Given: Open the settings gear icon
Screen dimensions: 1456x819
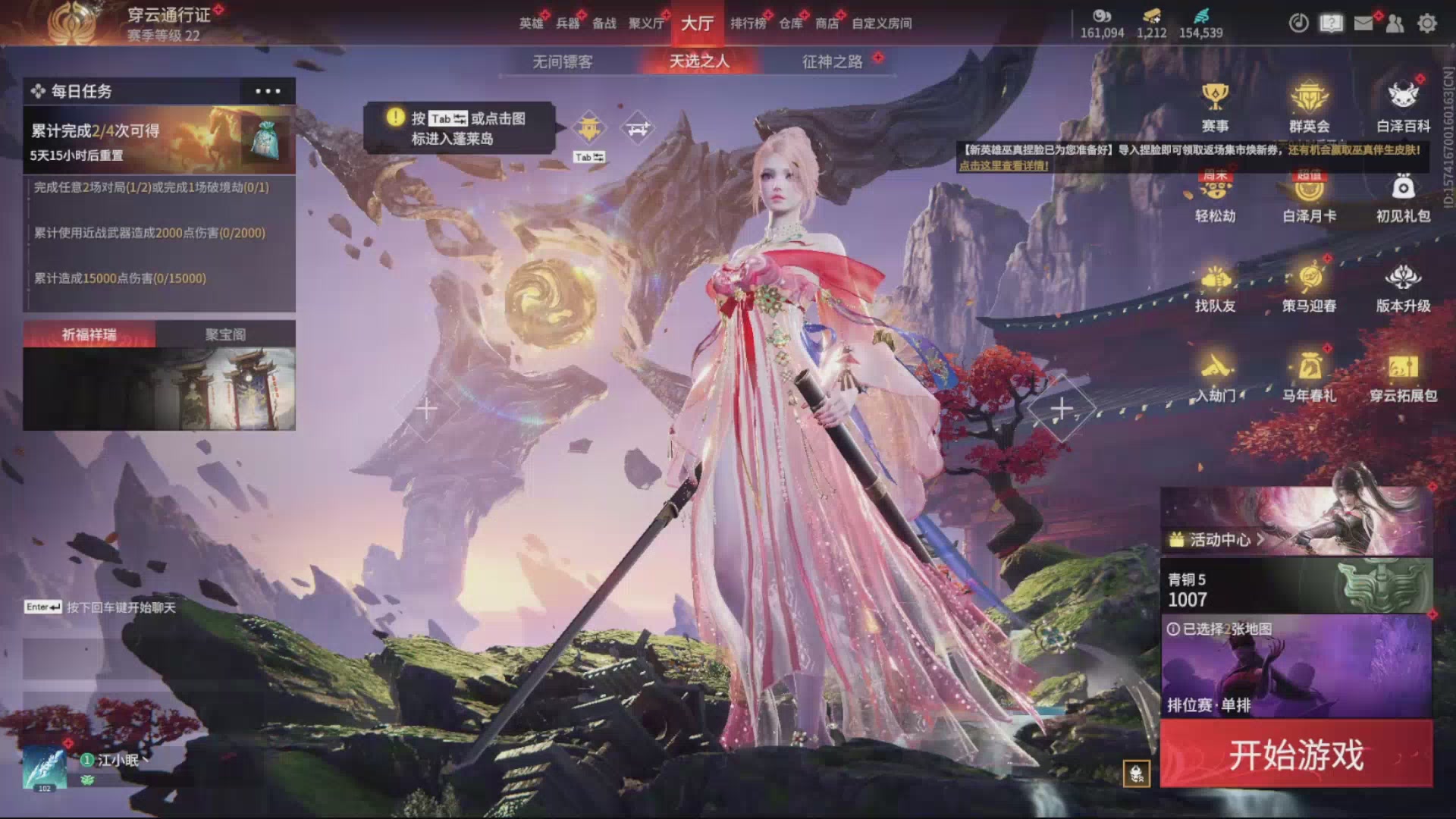Looking at the screenshot, I should coord(1426,24).
